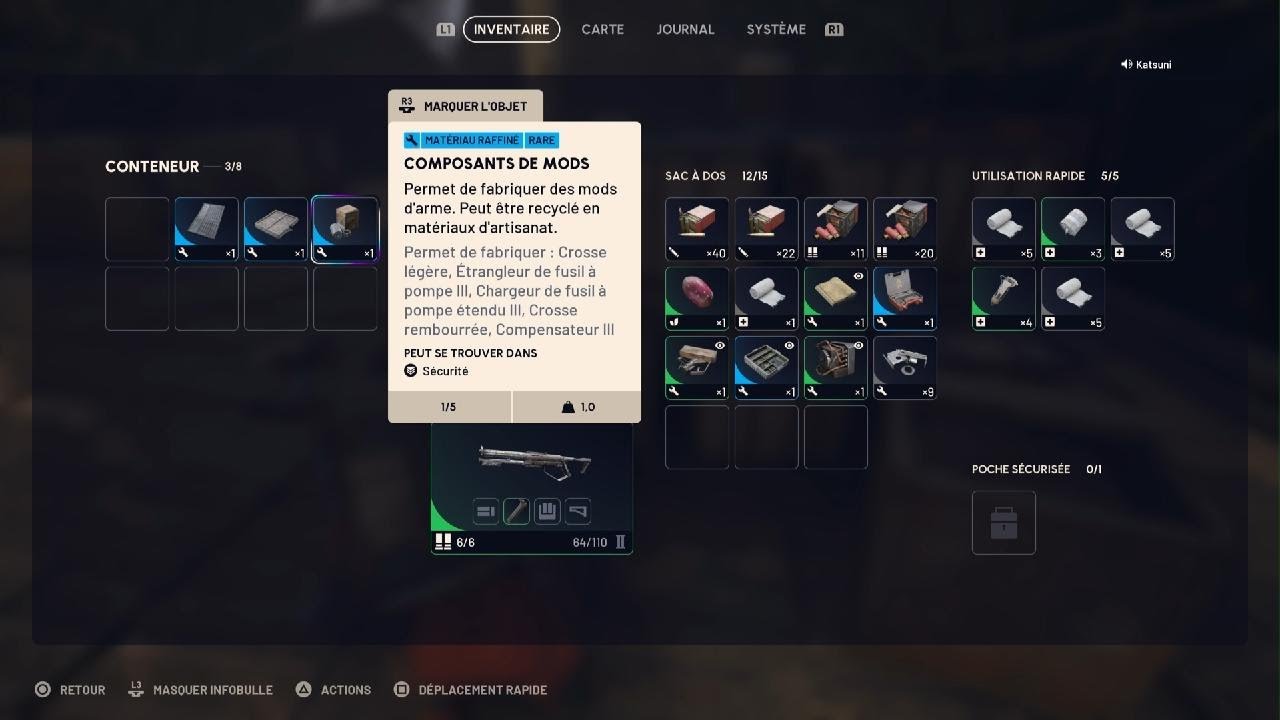Click the red fruit item in backpack

[x=697, y=298]
